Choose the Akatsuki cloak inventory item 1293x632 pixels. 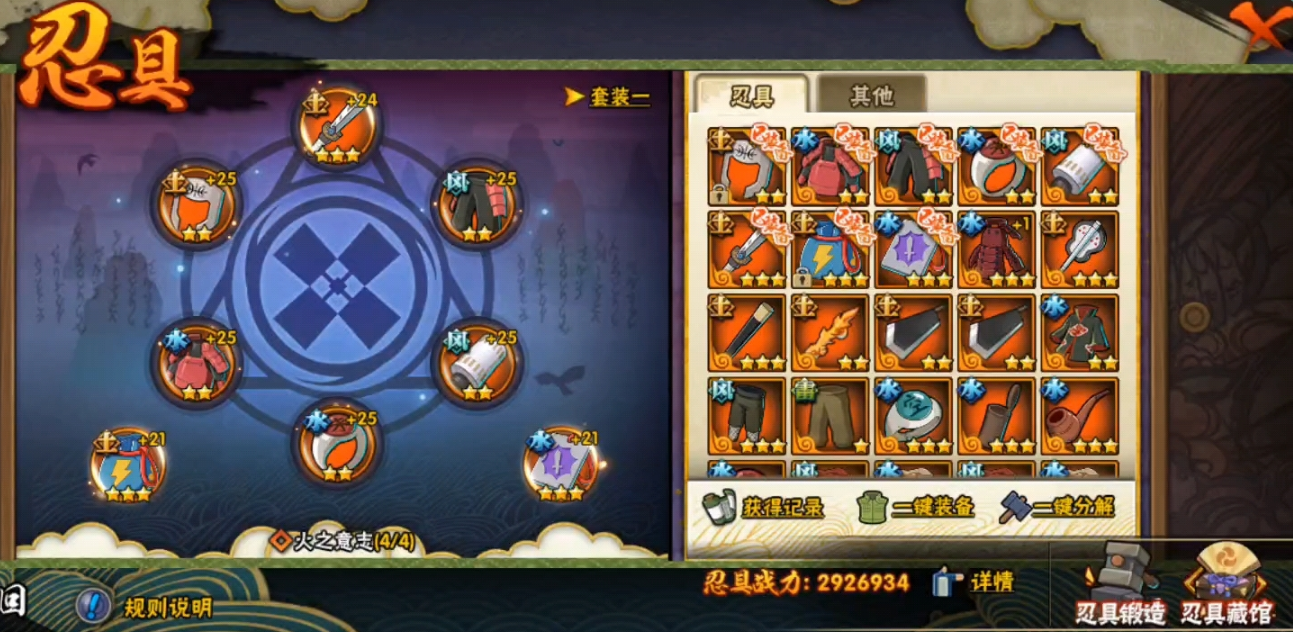[x=1079, y=333]
